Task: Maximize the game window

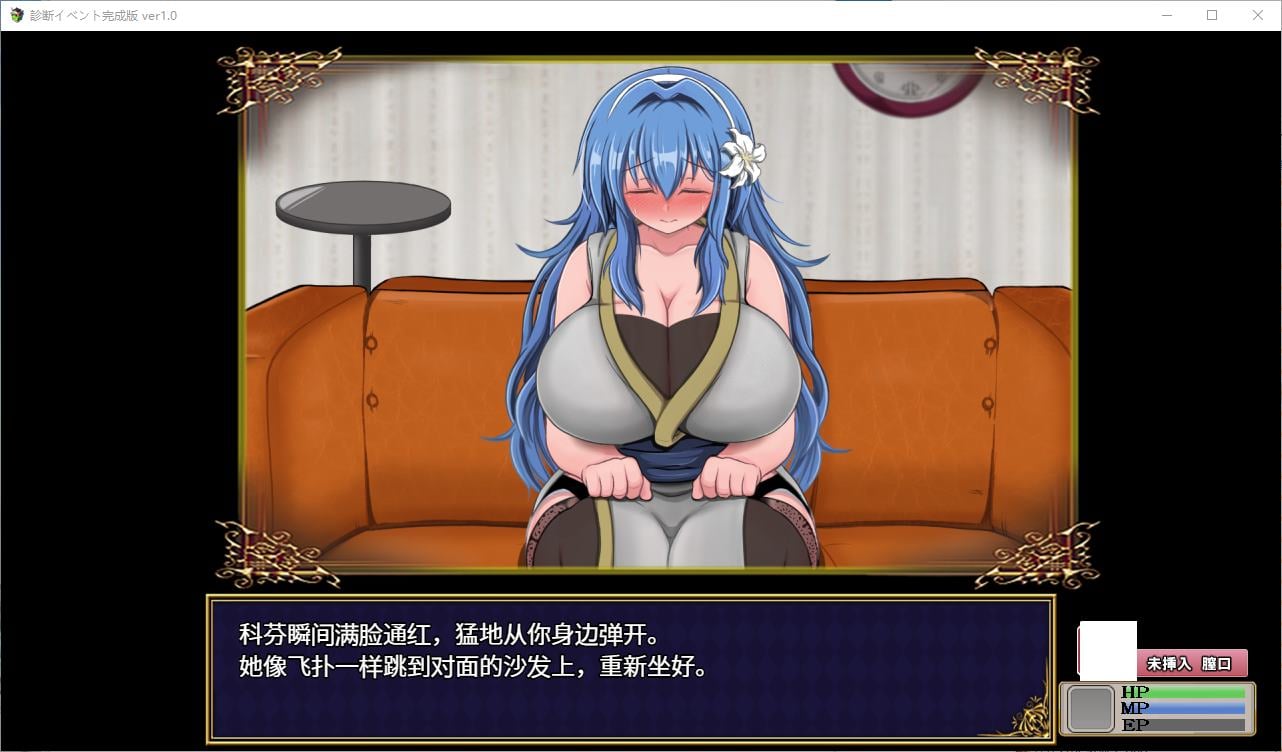Action: pyautogui.click(x=1211, y=15)
